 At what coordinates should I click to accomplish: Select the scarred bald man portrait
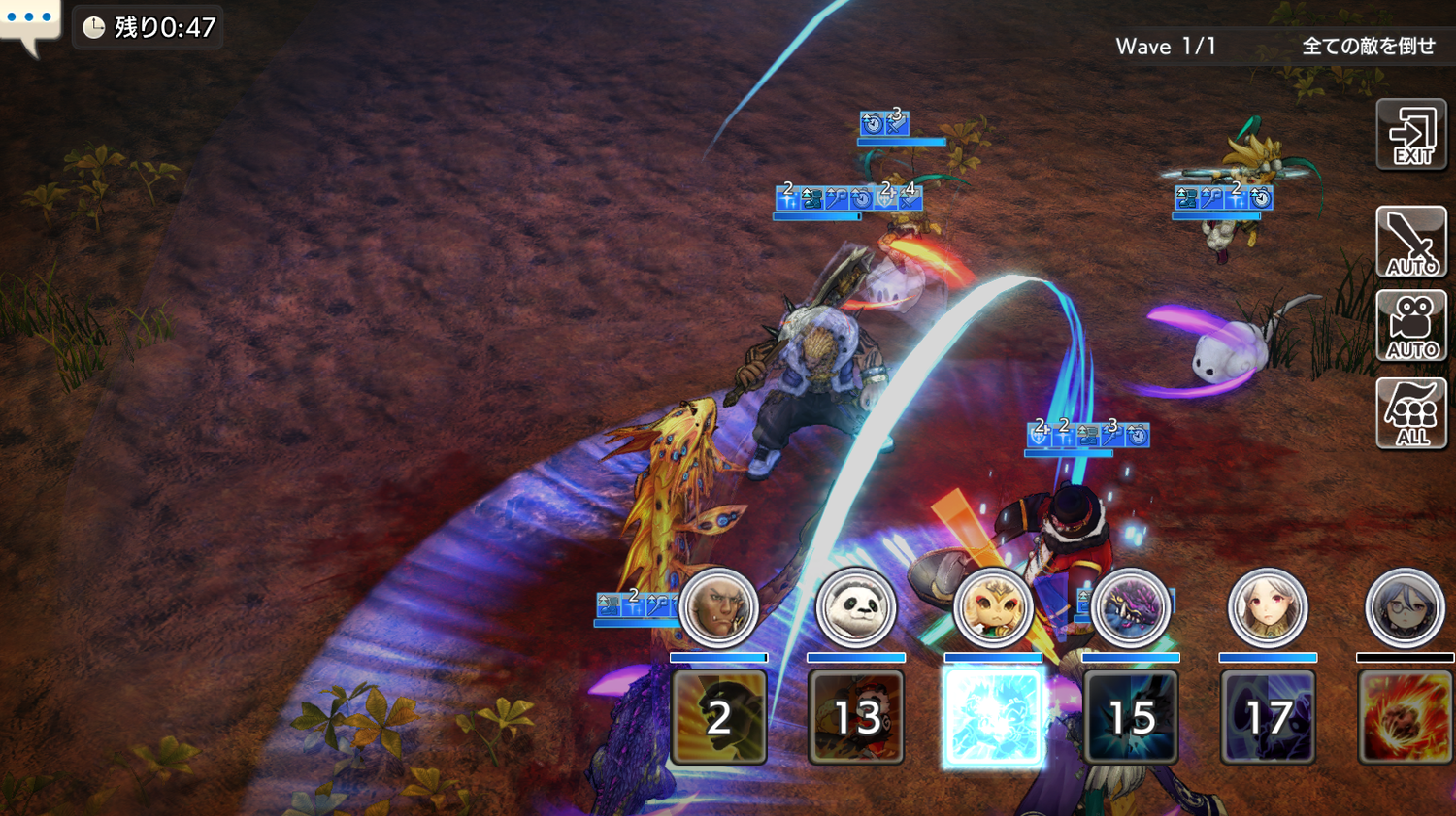[718, 608]
